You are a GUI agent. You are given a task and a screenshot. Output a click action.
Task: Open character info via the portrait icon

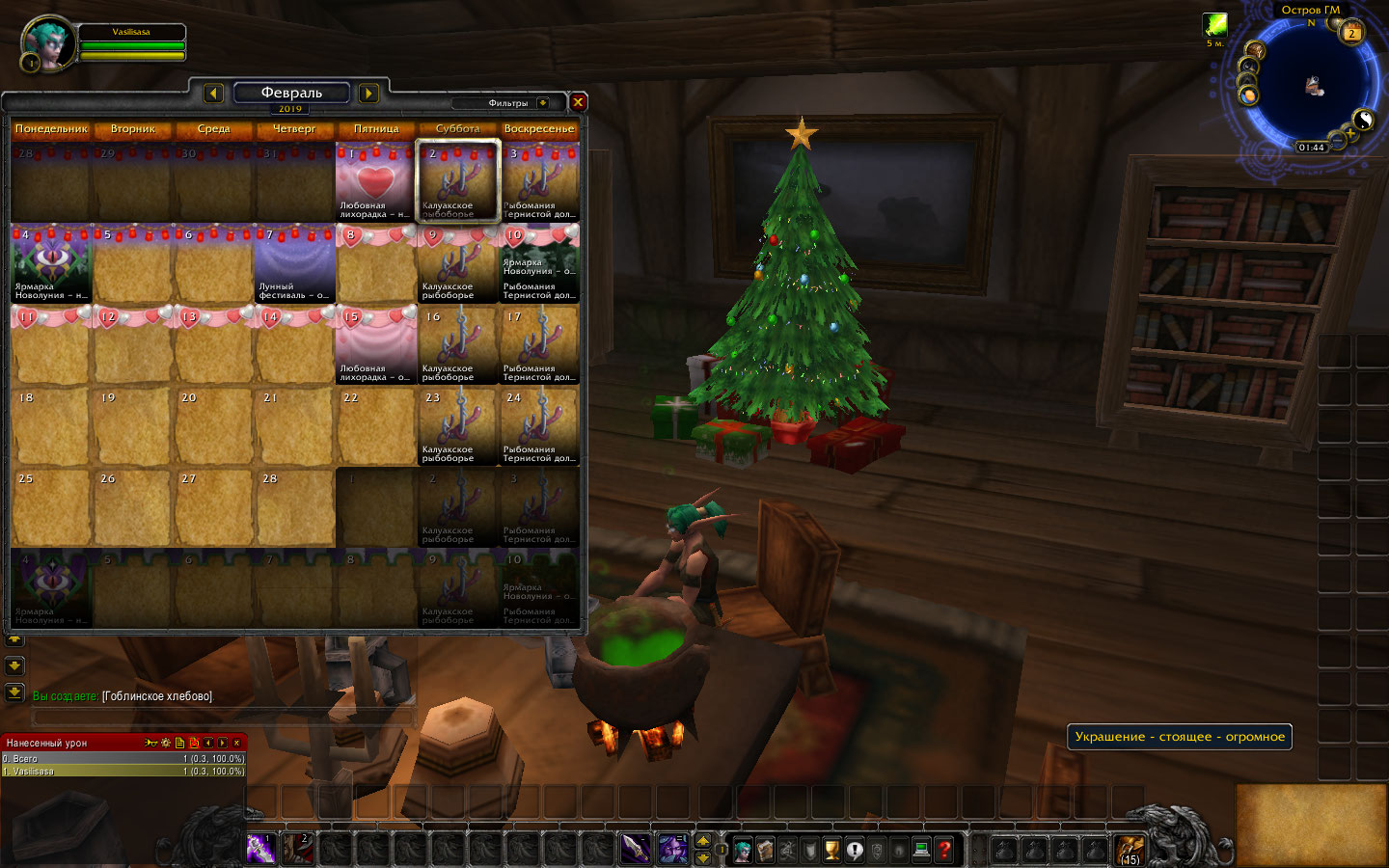coord(745,849)
